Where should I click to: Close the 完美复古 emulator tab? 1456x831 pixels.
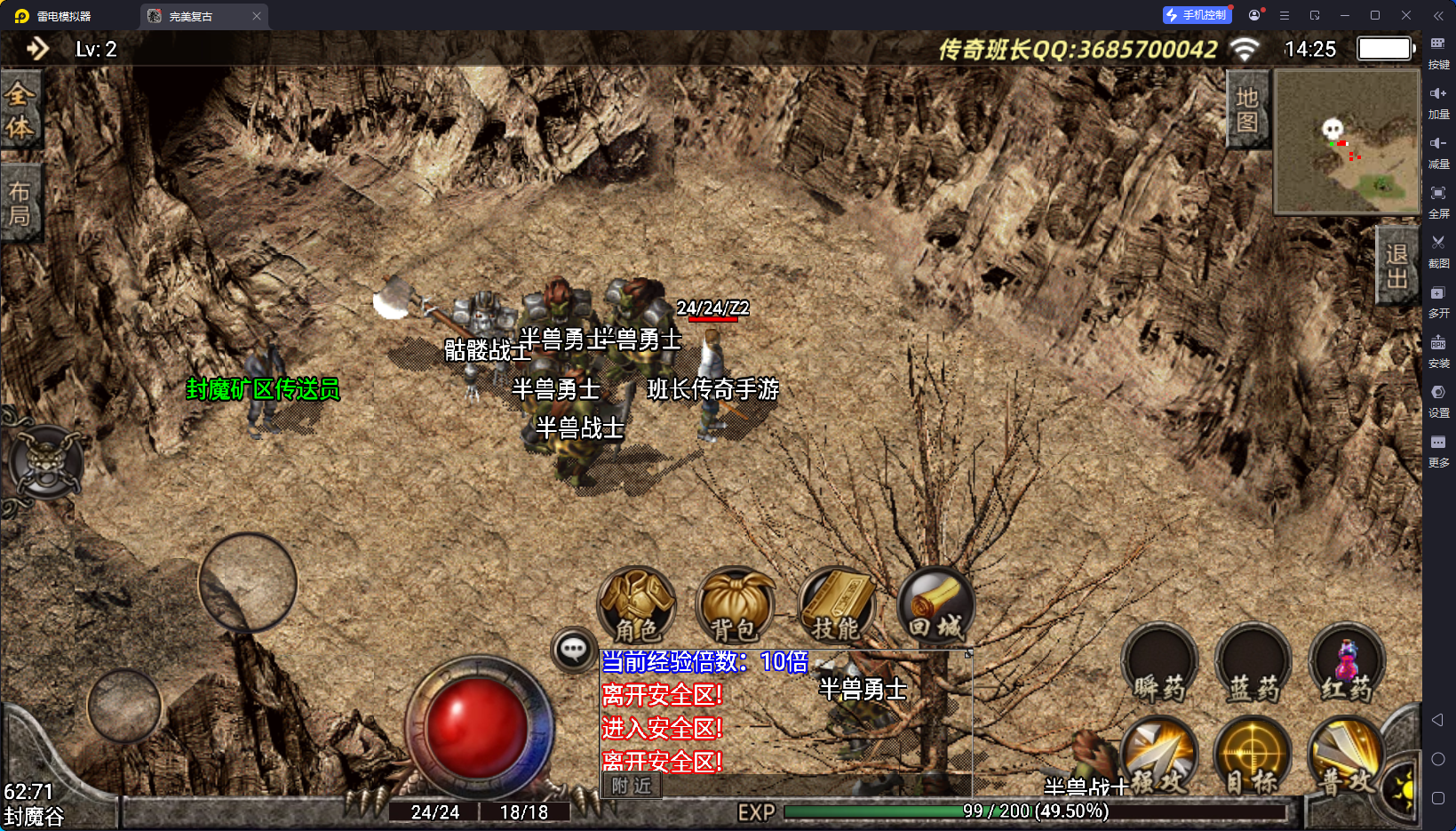point(257,16)
